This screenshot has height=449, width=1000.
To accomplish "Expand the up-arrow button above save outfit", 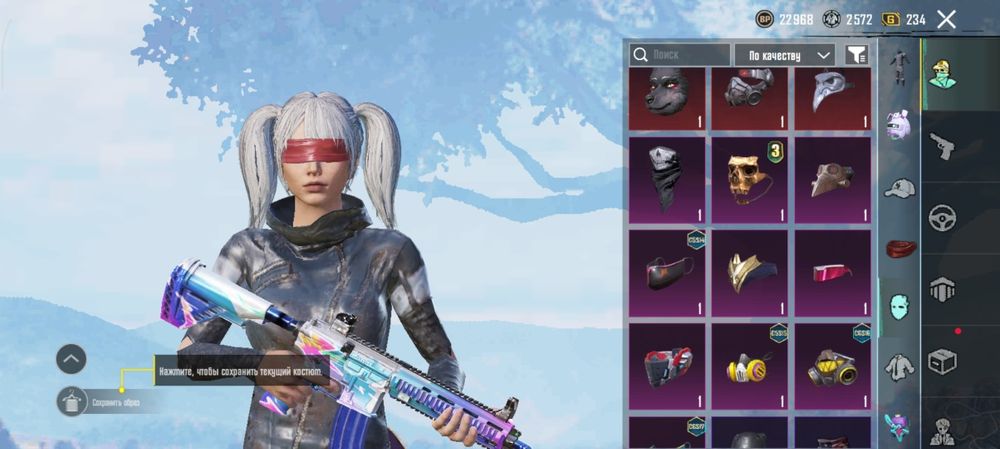I will pos(71,358).
